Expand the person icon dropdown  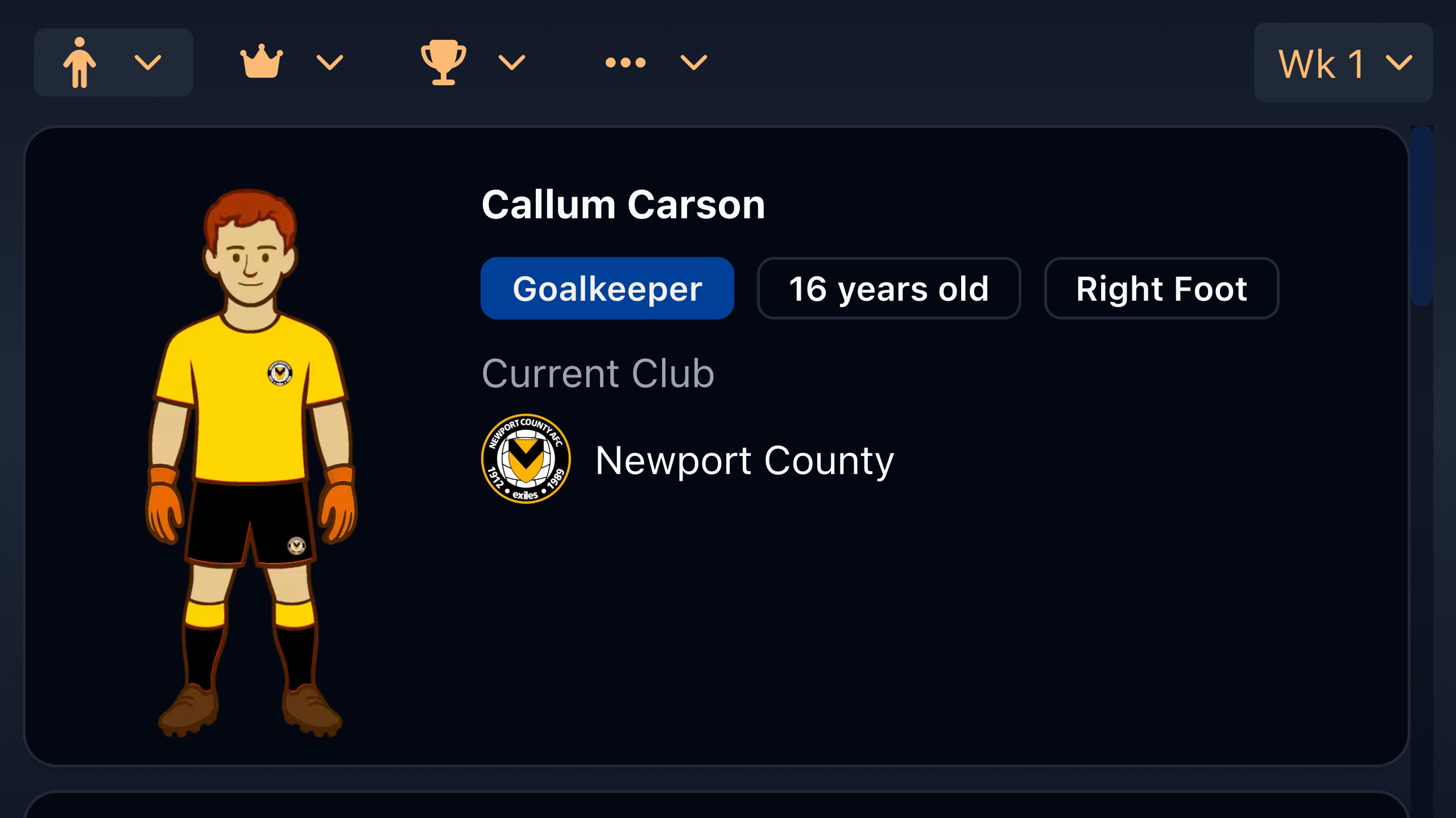pyautogui.click(x=148, y=63)
